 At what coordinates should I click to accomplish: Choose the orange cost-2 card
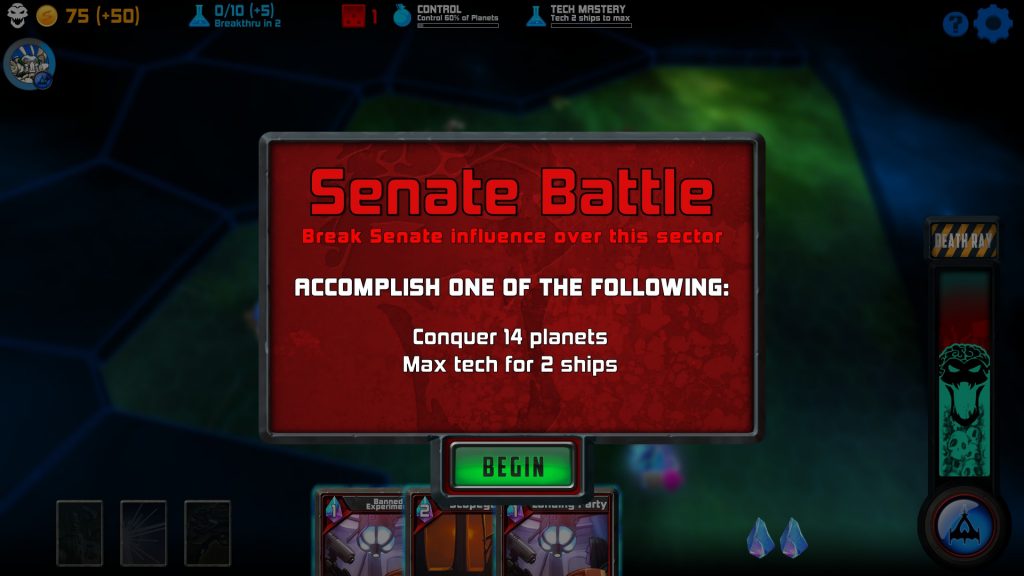coord(455,540)
